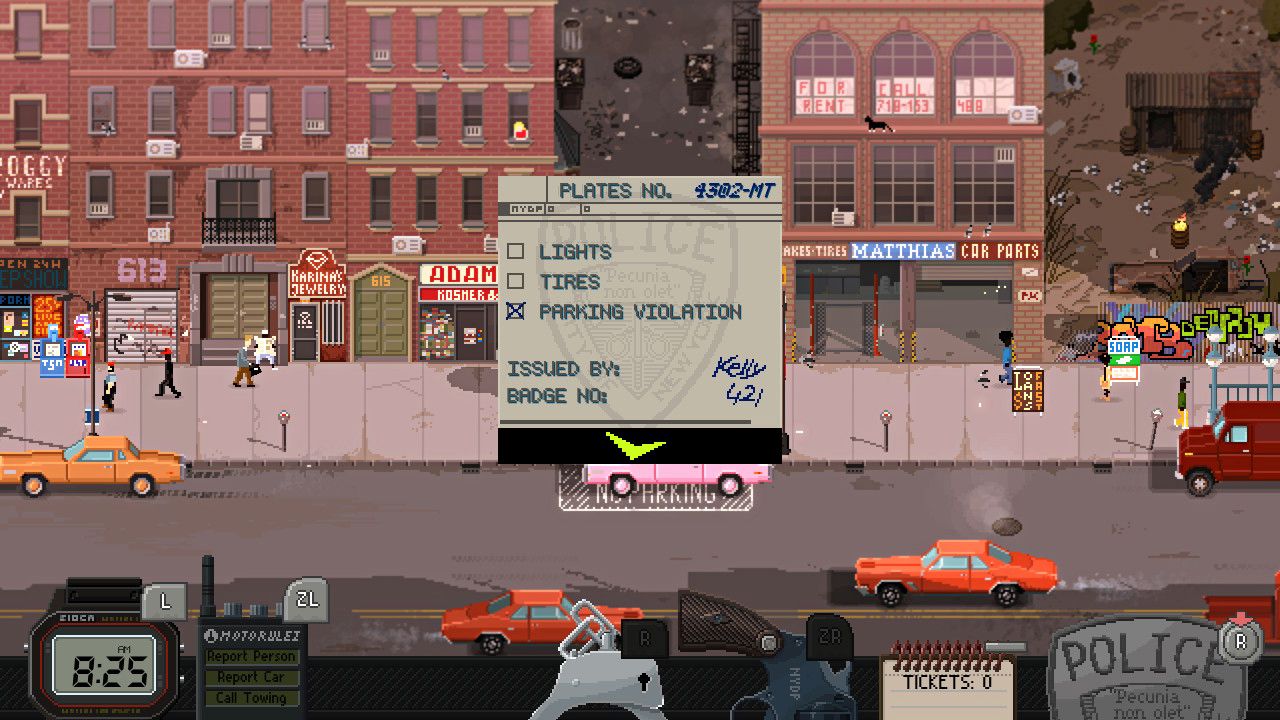Uncheck the PARKING VIOLATION box

tap(514, 312)
